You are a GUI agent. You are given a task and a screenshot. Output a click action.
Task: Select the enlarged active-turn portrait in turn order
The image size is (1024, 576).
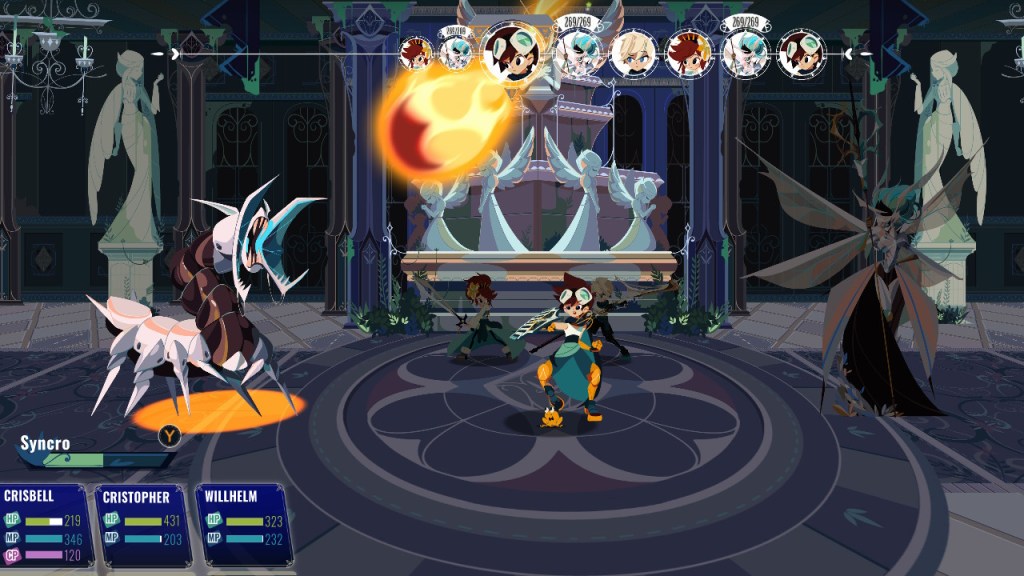tap(513, 50)
